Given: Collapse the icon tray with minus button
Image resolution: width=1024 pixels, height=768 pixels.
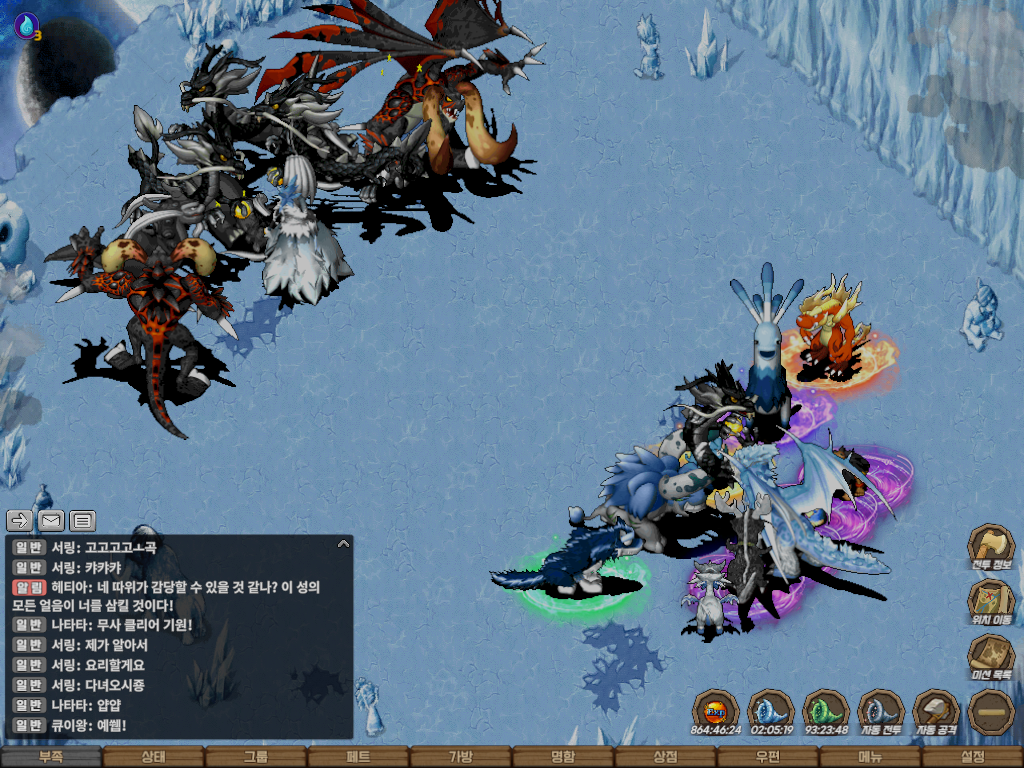Looking at the screenshot, I should (991, 710).
